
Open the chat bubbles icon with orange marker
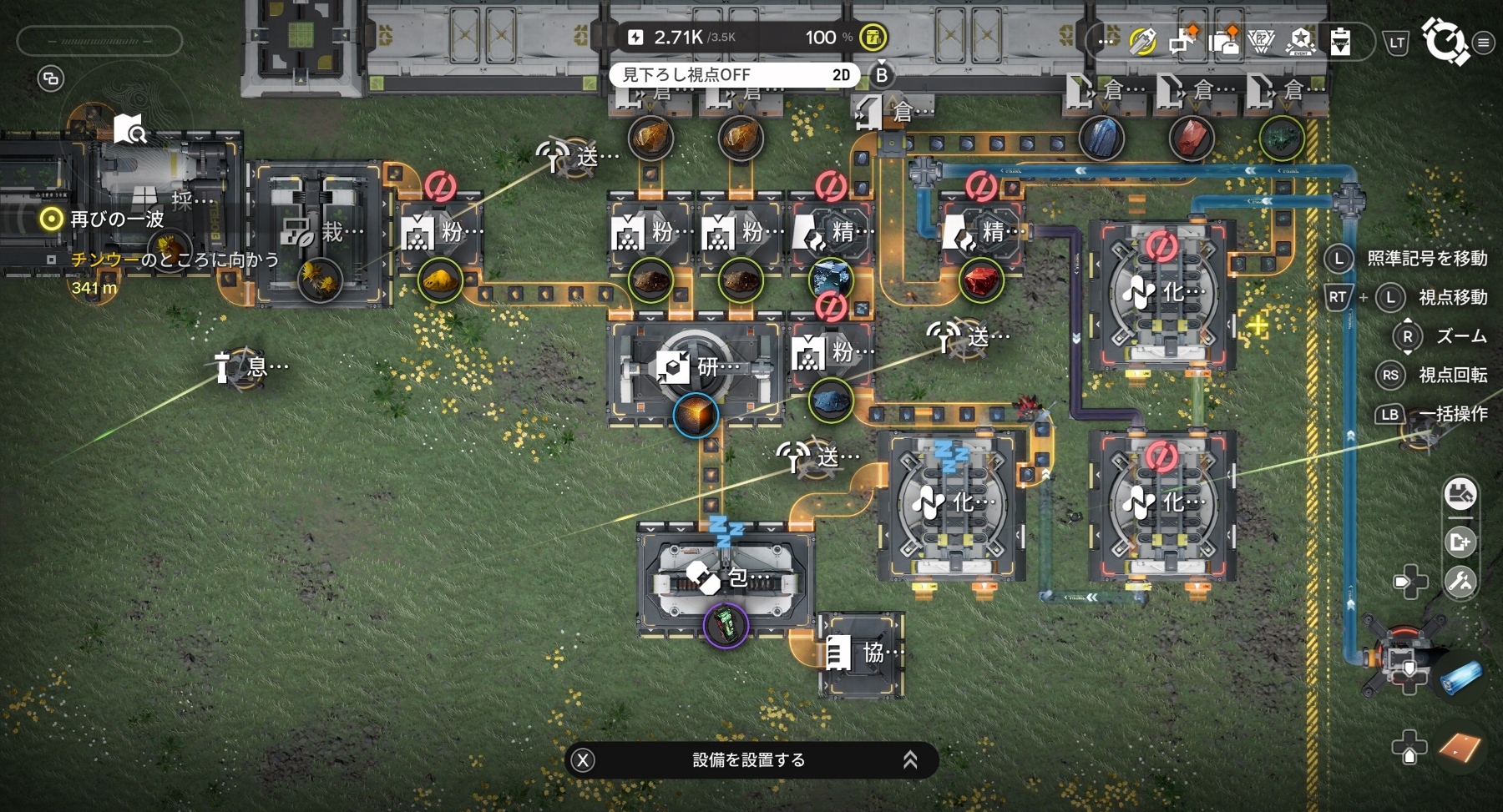pos(1182,41)
